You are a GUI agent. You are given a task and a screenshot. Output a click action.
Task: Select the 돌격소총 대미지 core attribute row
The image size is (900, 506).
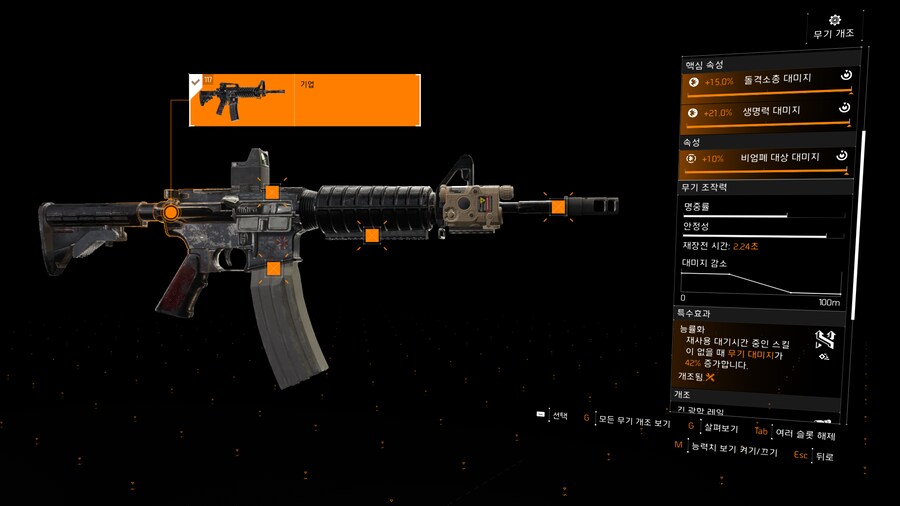[x=765, y=81]
